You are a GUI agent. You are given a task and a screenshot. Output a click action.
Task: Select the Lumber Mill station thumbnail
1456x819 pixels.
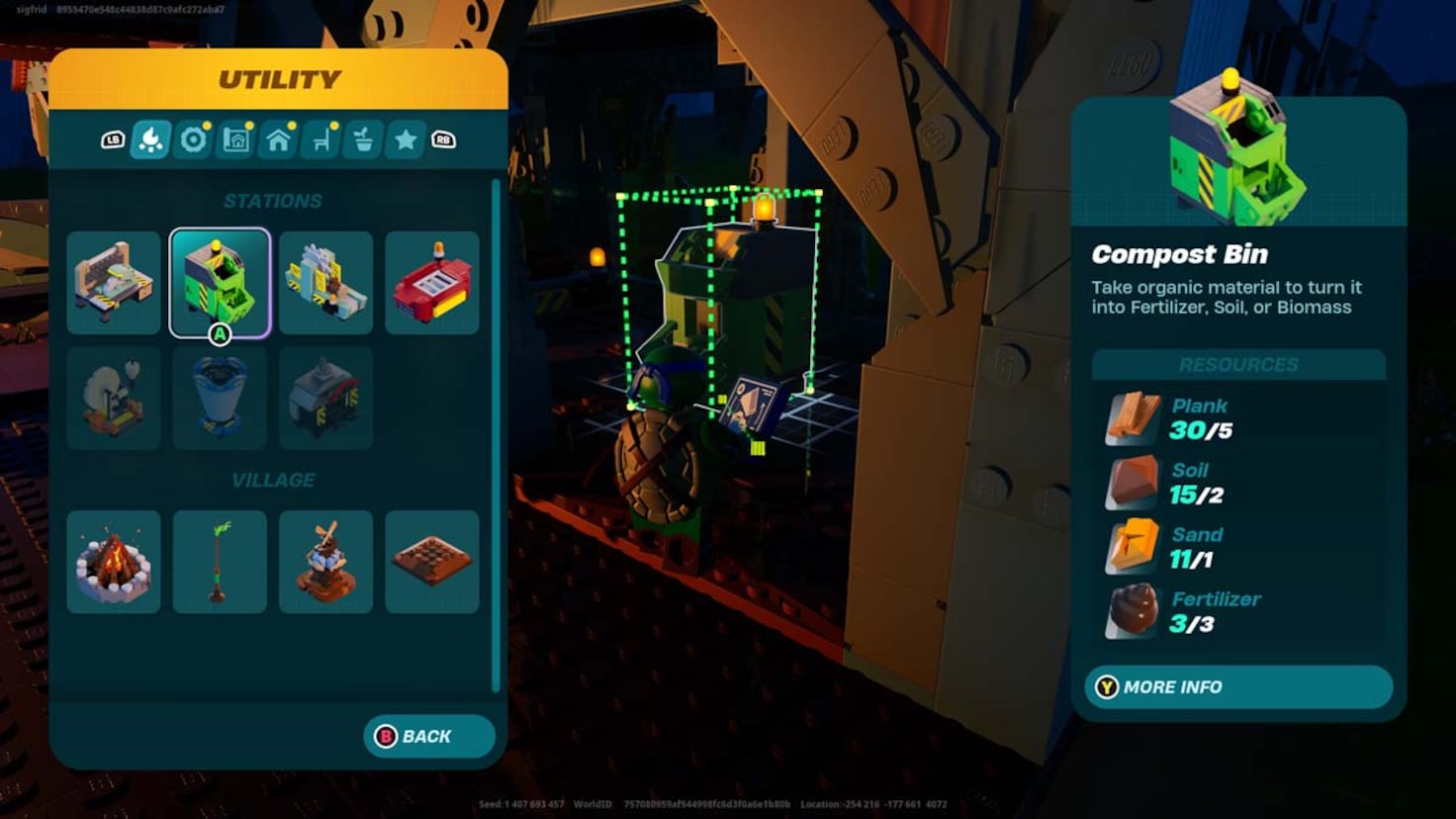[325, 282]
